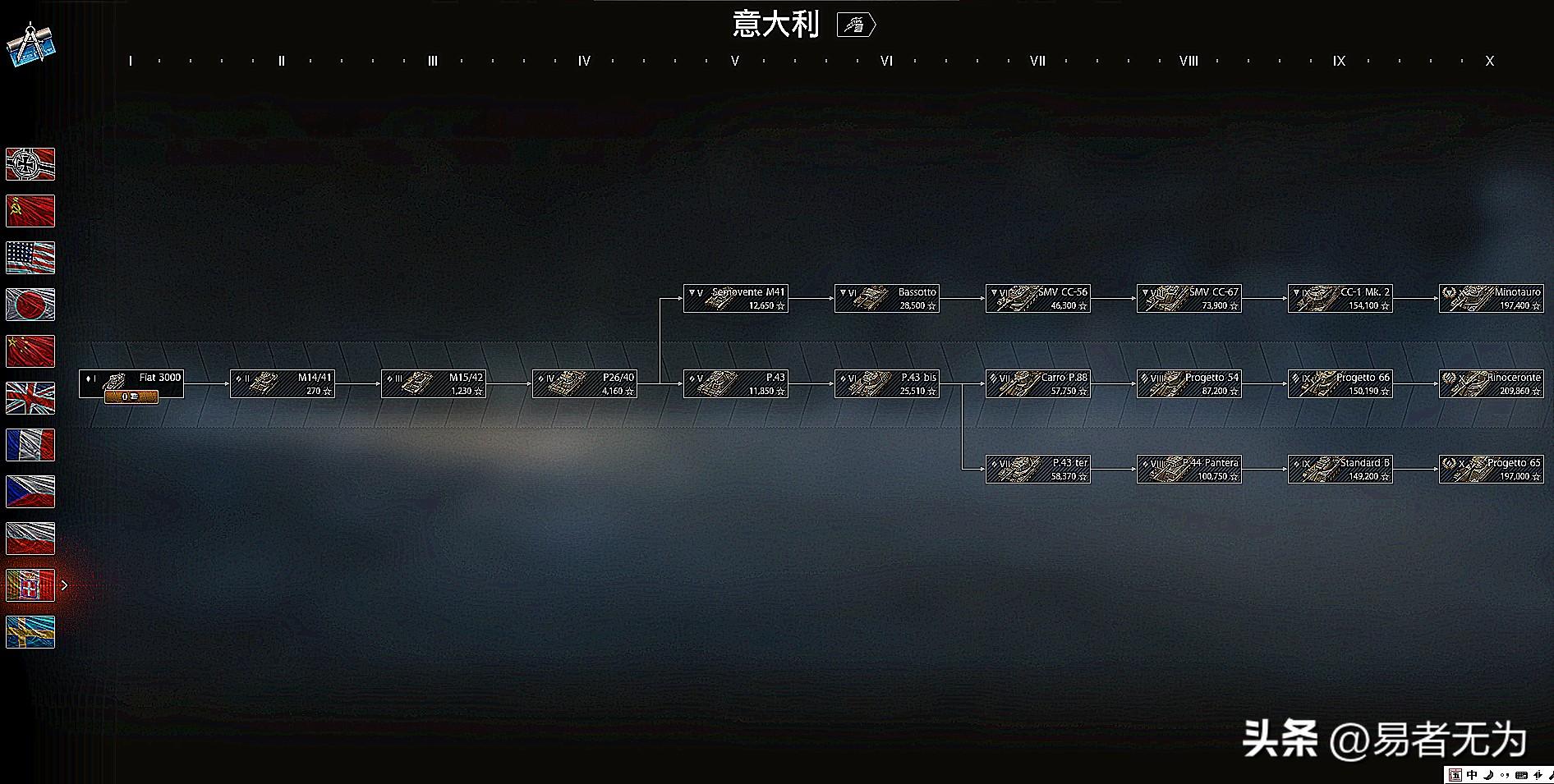Open the Swedish tech tree

[x=30, y=632]
